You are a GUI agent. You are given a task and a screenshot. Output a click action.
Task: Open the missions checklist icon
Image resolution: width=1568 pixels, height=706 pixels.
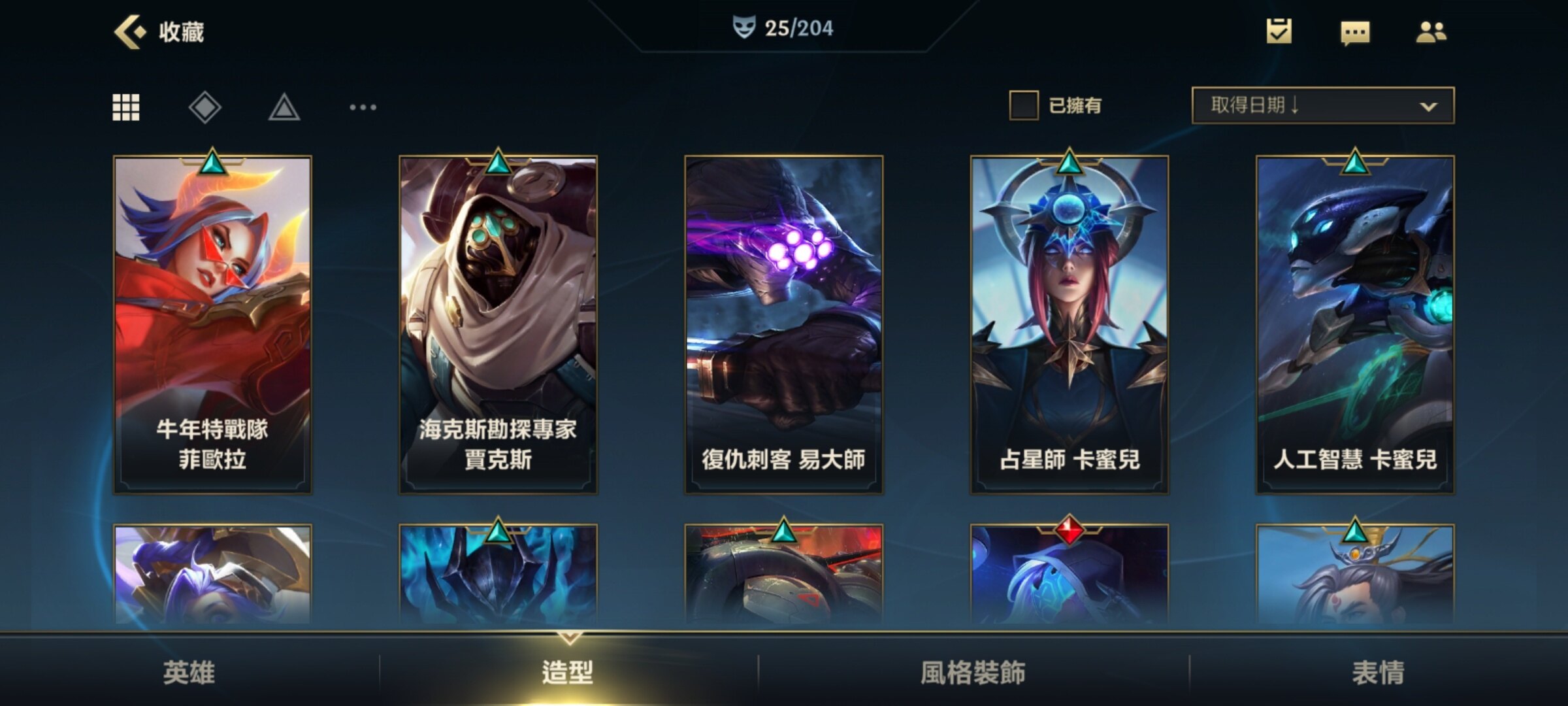point(1279,31)
